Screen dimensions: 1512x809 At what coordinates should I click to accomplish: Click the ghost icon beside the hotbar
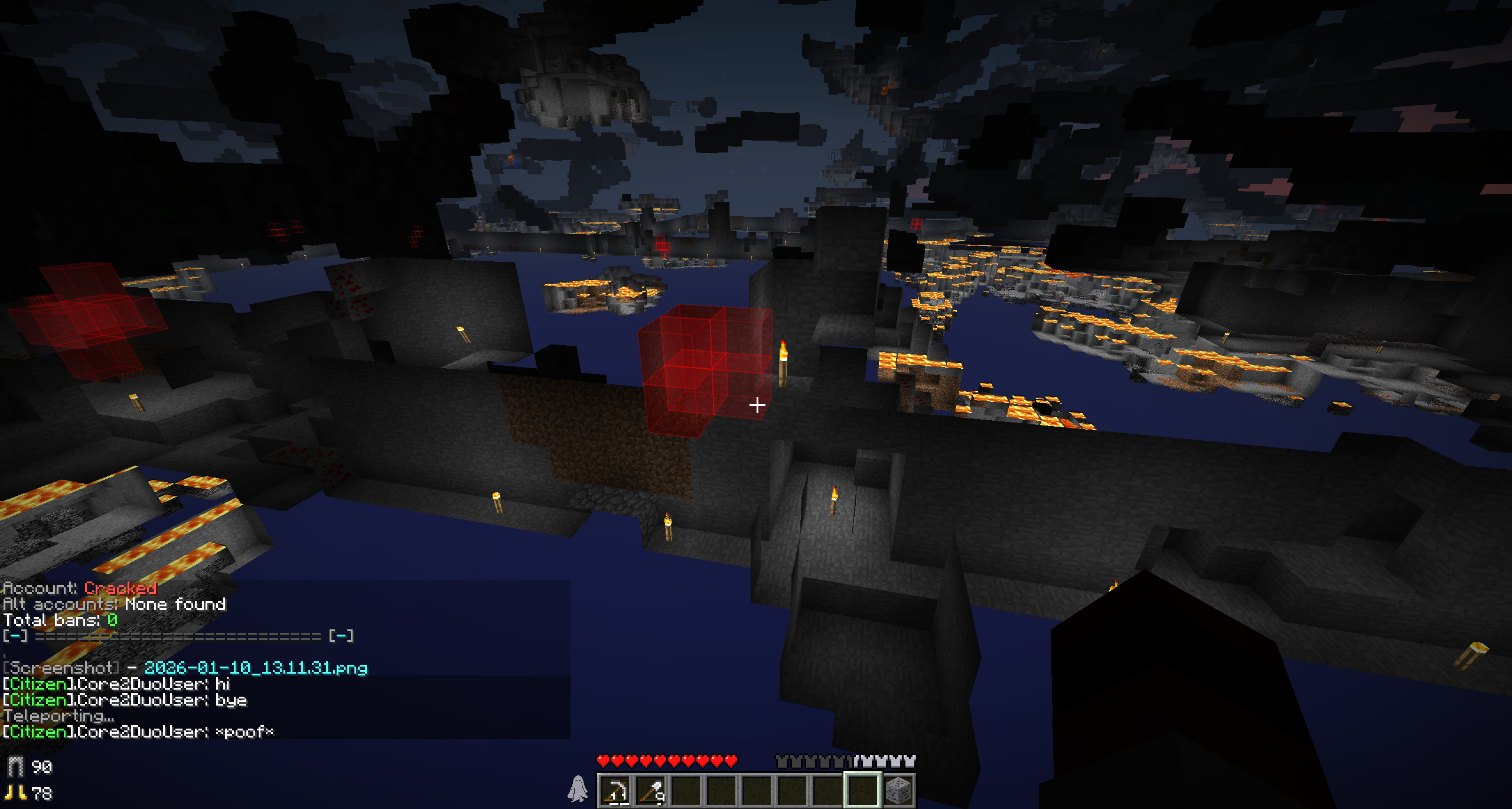click(578, 789)
